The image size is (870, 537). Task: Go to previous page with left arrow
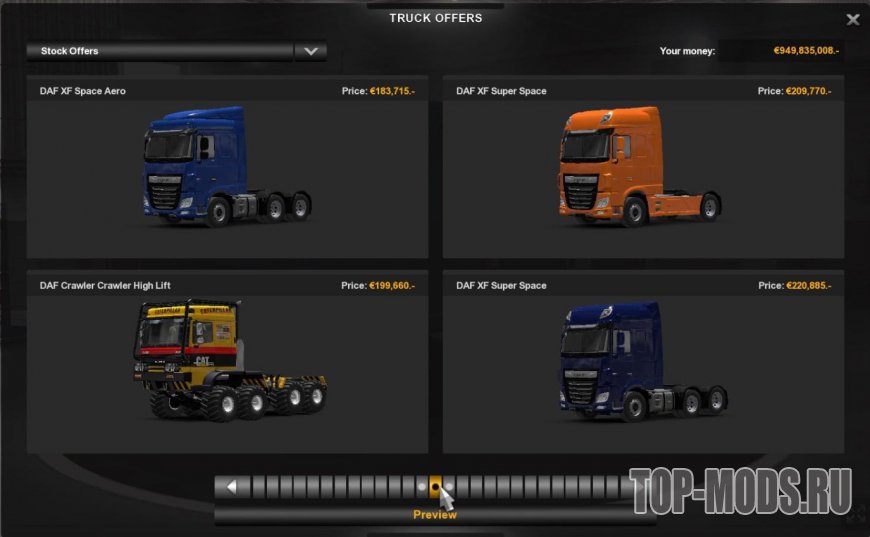(232, 487)
